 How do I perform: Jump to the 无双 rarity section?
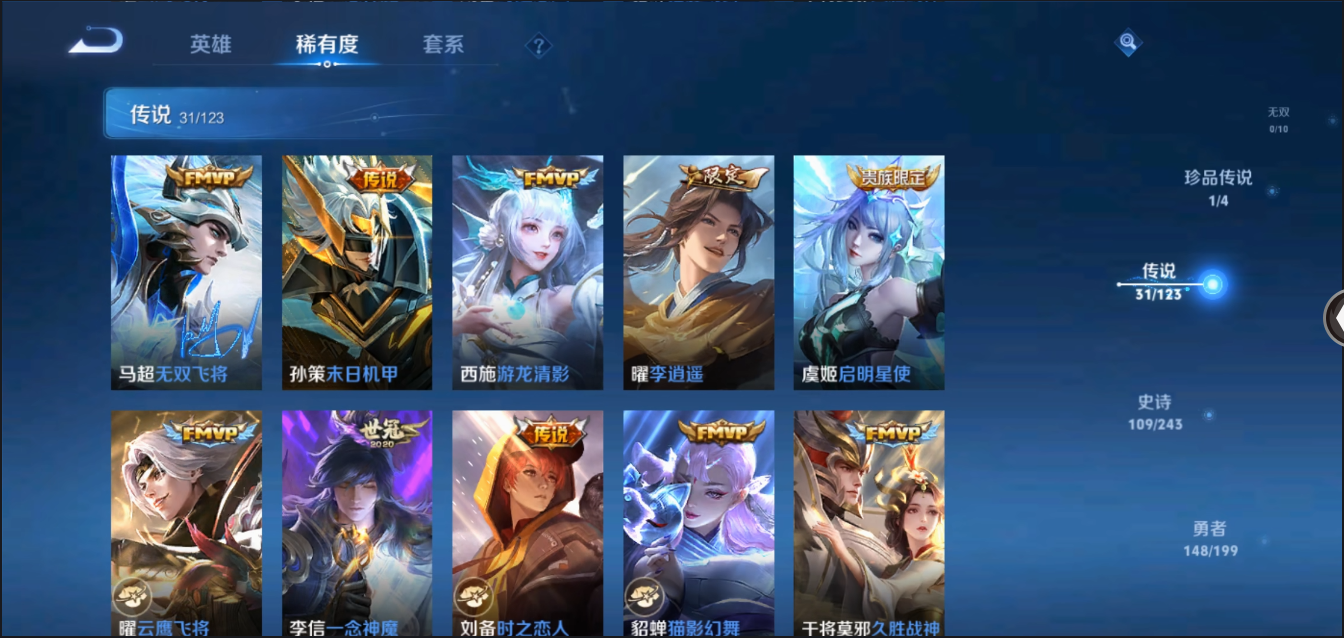pyautogui.click(x=1278, y=119)
